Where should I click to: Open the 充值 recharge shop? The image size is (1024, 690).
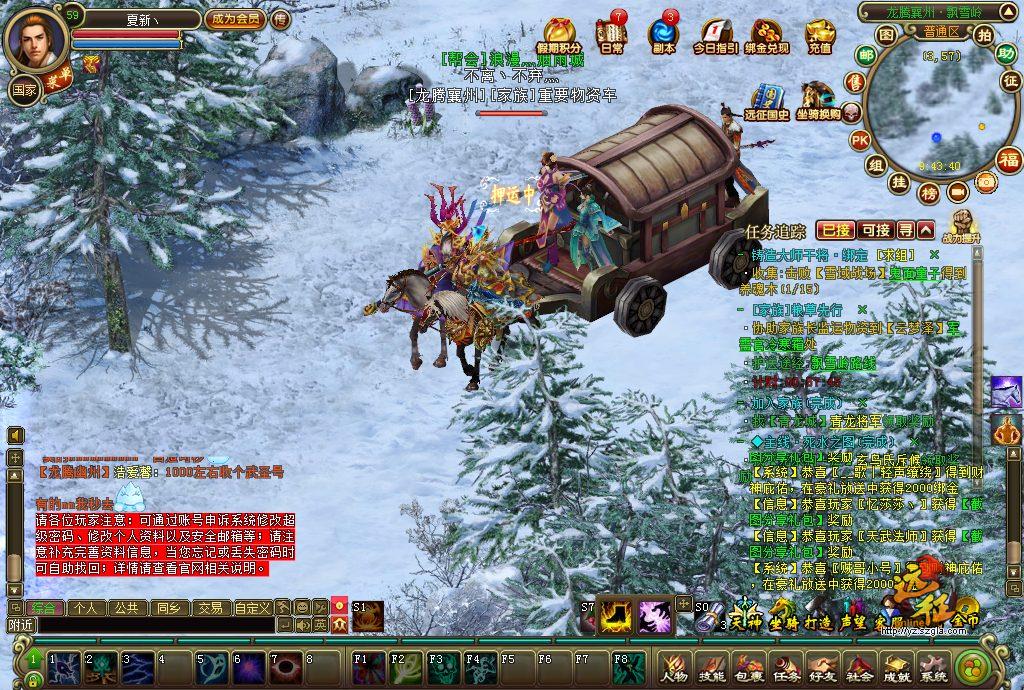point(820,37)
